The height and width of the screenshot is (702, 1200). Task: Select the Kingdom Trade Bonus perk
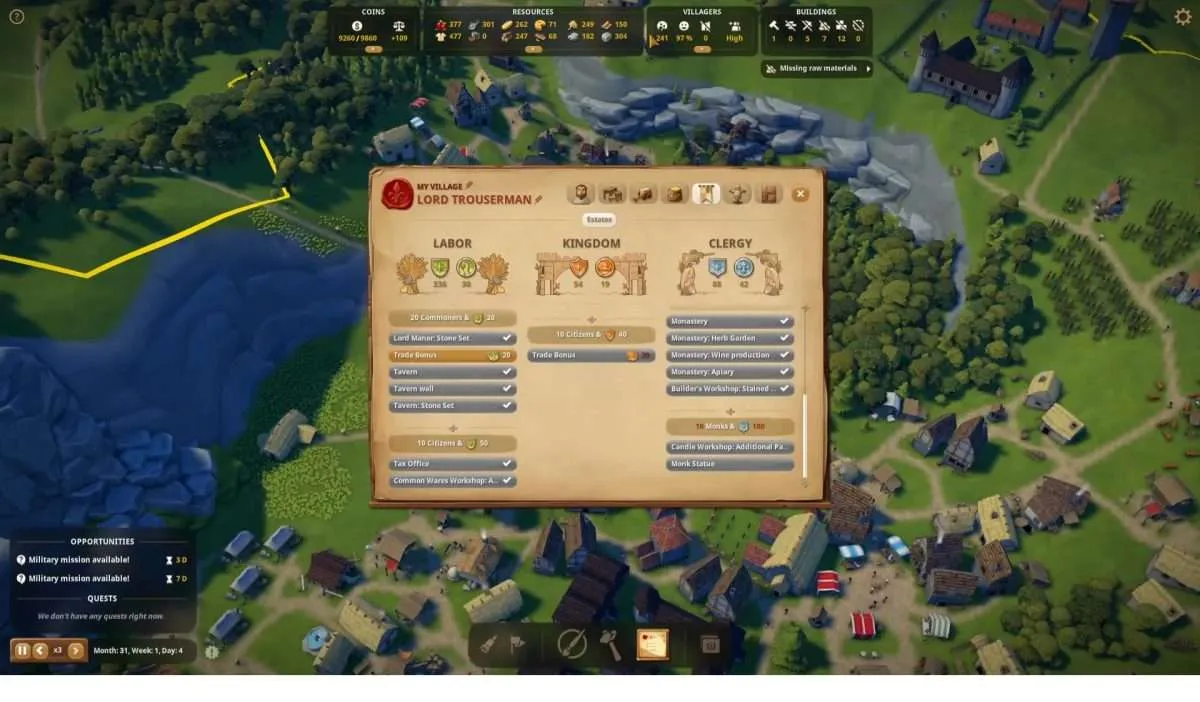591,355
